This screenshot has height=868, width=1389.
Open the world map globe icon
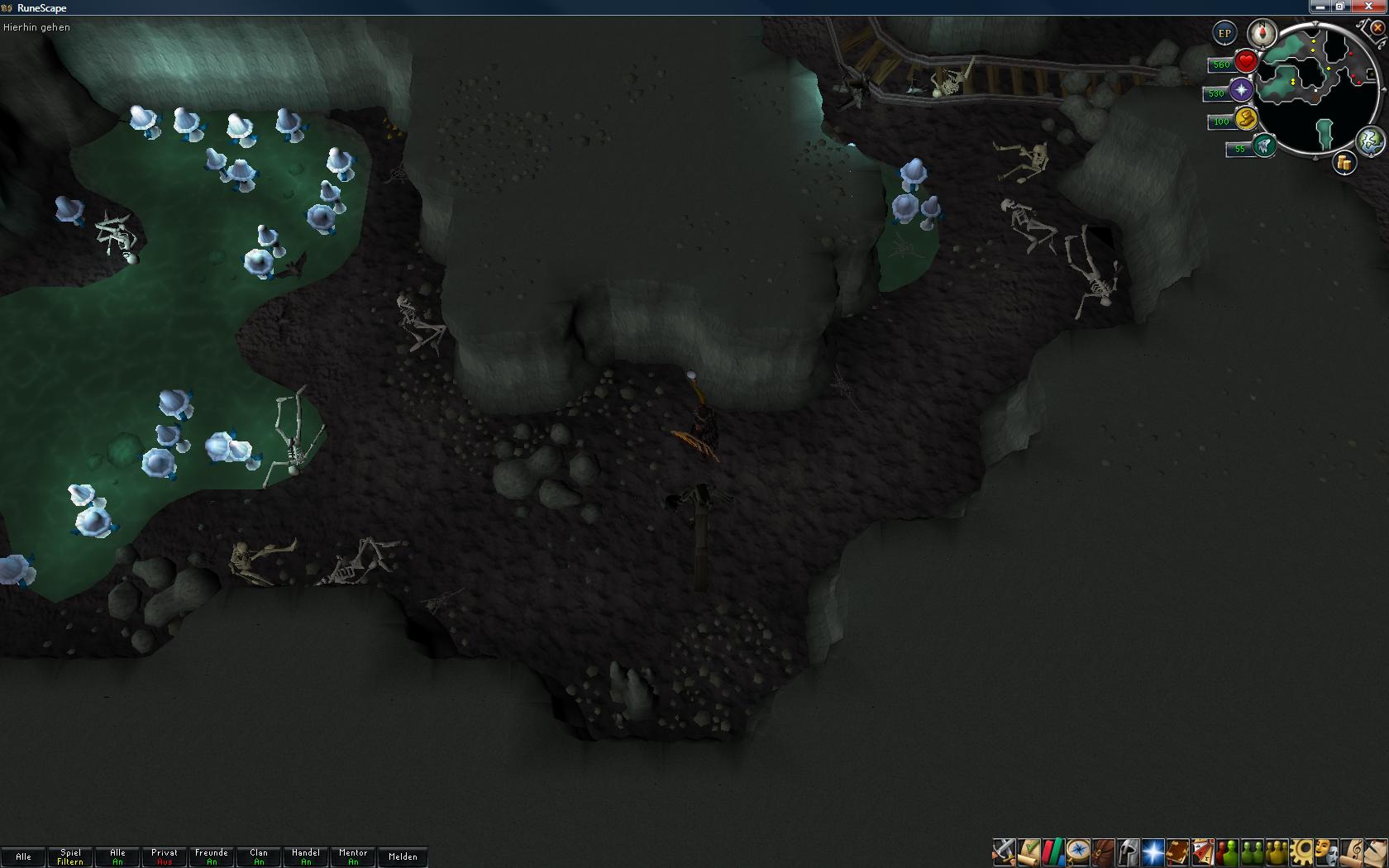click(1370, 141)
